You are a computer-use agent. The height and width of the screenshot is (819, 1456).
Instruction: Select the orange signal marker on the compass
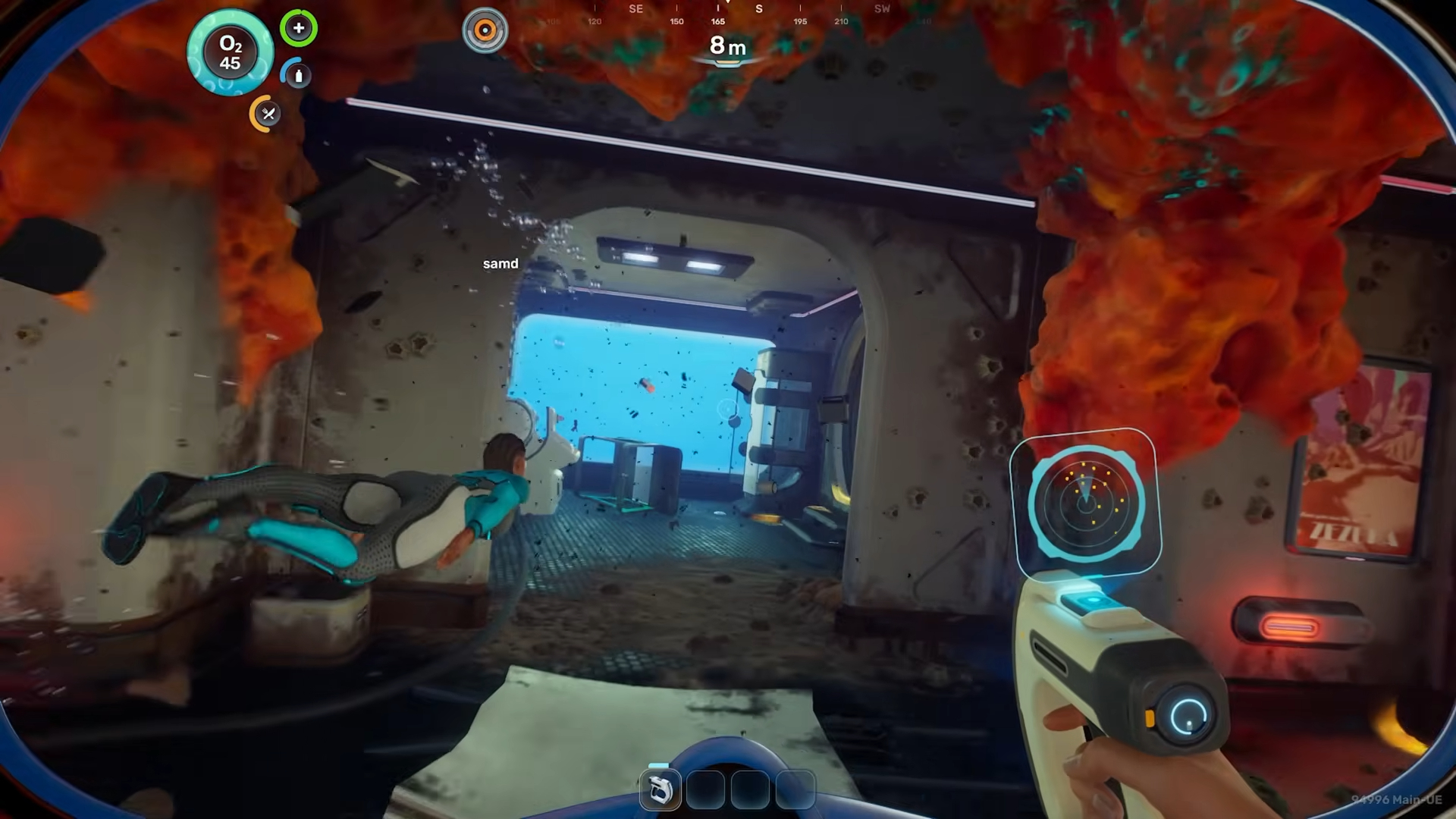pyautogui.click(x=485, y=30)
